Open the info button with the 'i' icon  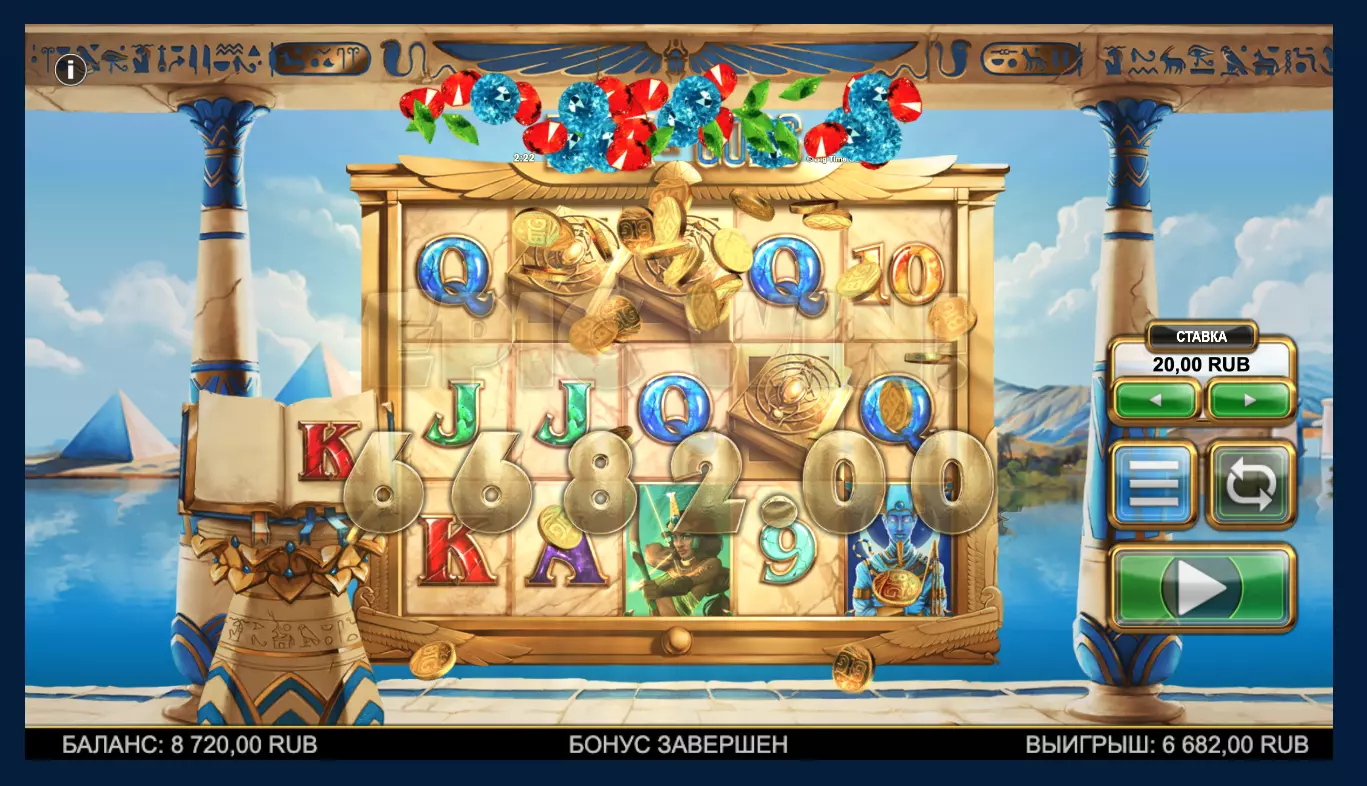70,70
